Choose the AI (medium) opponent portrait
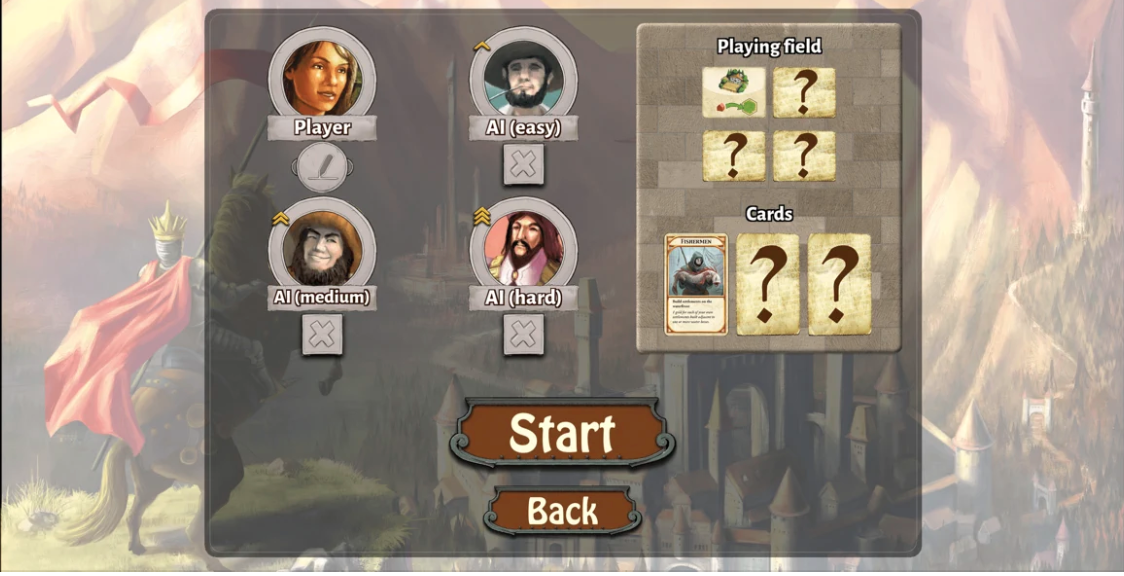The image size is (1124, 576). pyautogui.click(x=322, y=247)
